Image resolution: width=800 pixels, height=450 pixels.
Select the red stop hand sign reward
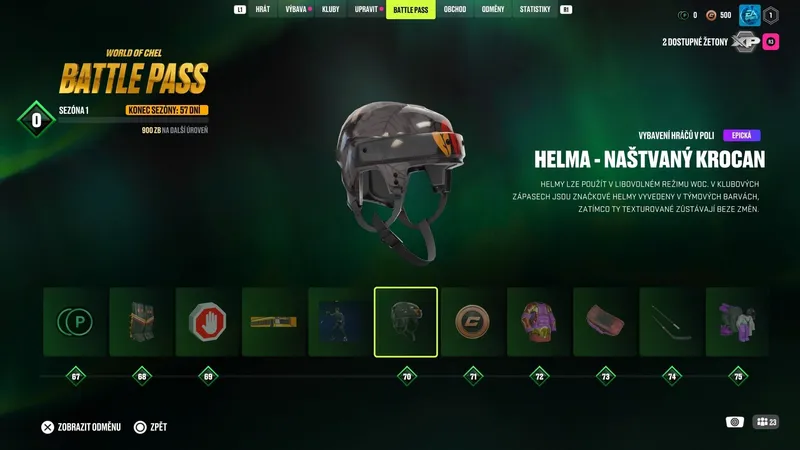(207, 322)
